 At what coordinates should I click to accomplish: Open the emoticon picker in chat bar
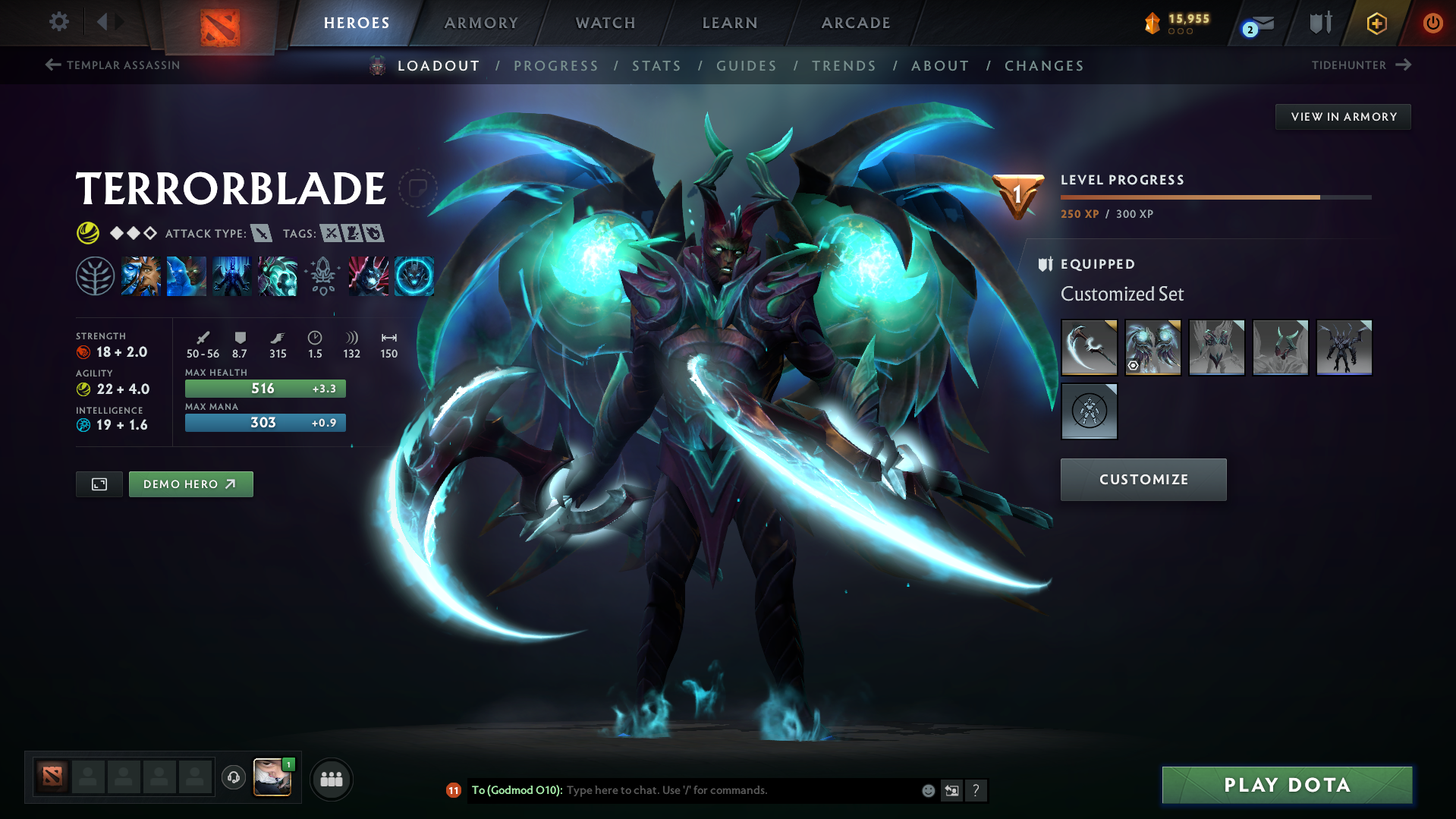coord(927,790)
